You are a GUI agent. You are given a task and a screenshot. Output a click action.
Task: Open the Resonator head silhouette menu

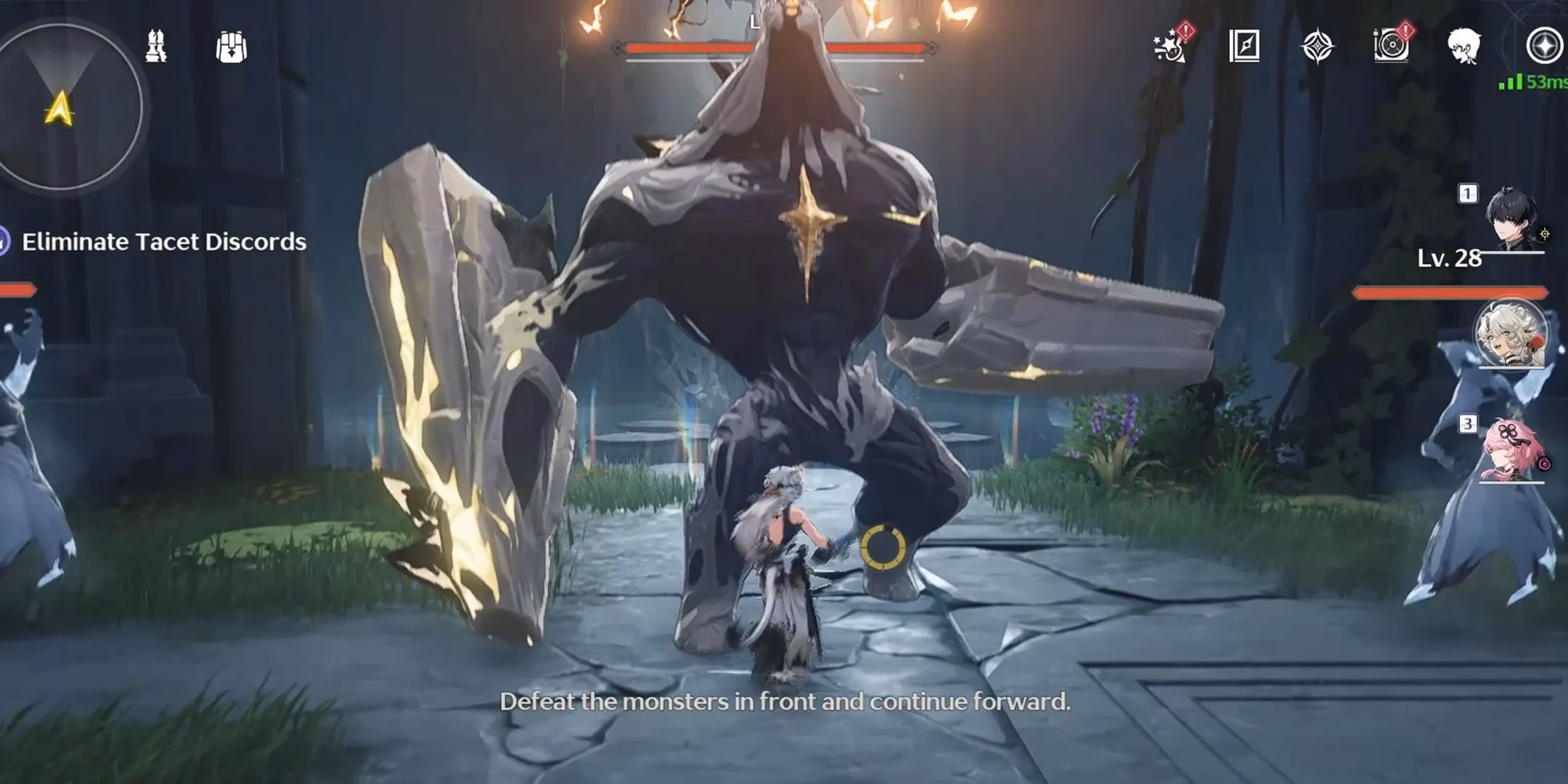pos(1463,46)
